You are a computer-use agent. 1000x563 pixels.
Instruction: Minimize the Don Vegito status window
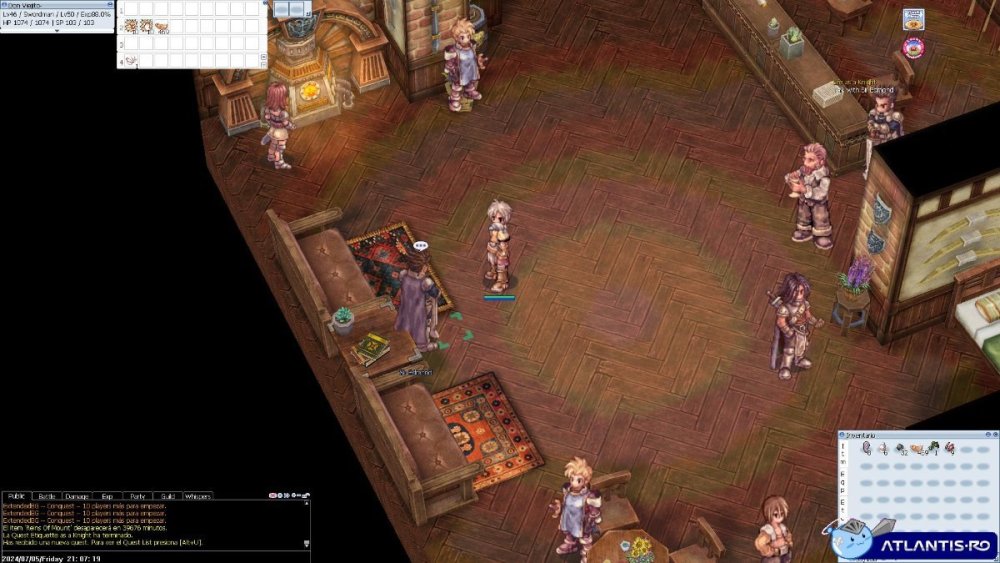click(x=109, y=4)
